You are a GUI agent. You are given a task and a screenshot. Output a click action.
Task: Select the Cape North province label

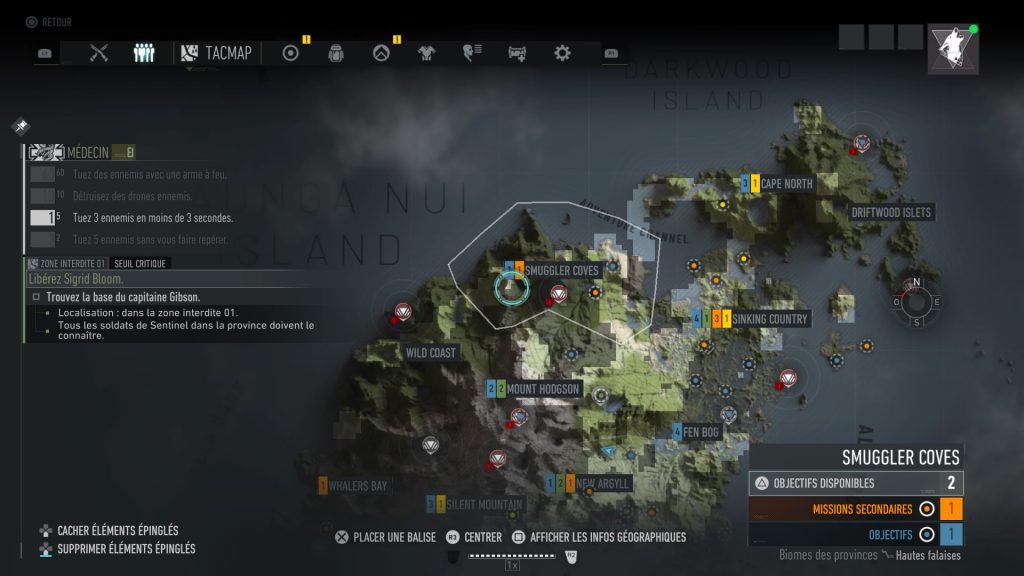[x=786, y=184]
